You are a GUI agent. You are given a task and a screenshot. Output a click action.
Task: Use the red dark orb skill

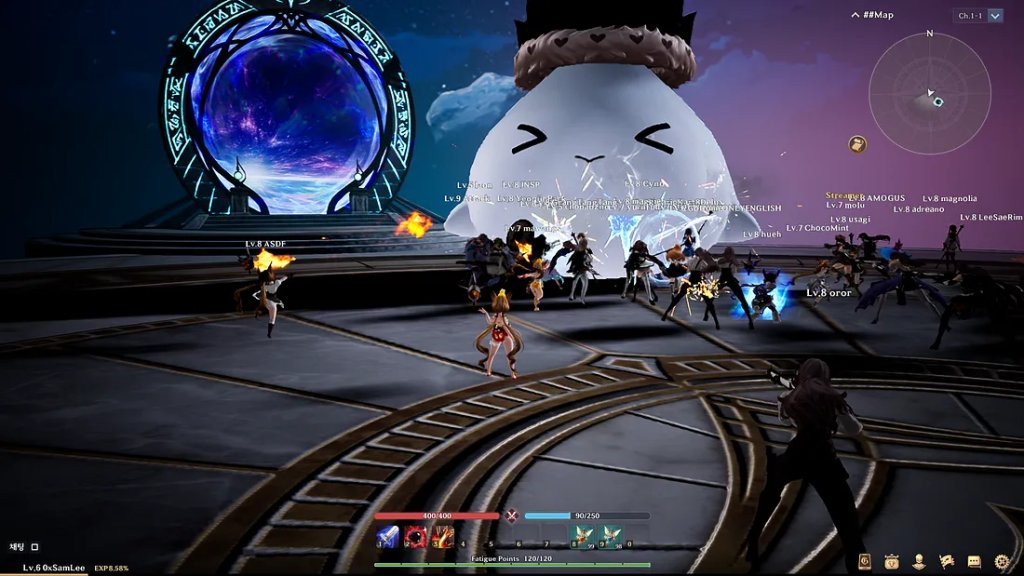[x=414, y=537]
